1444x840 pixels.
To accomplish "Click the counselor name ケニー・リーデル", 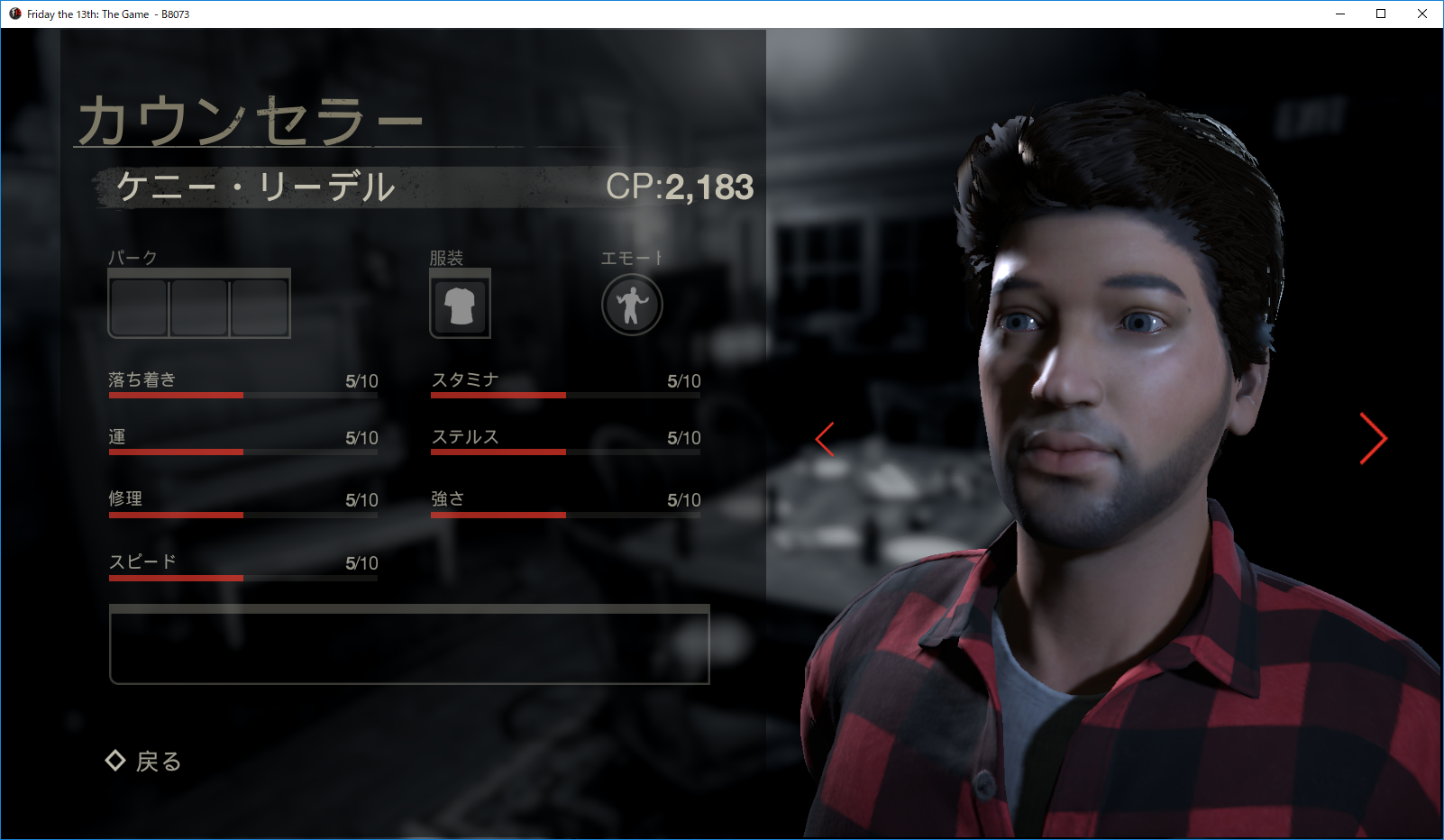I will pos(255,188).
